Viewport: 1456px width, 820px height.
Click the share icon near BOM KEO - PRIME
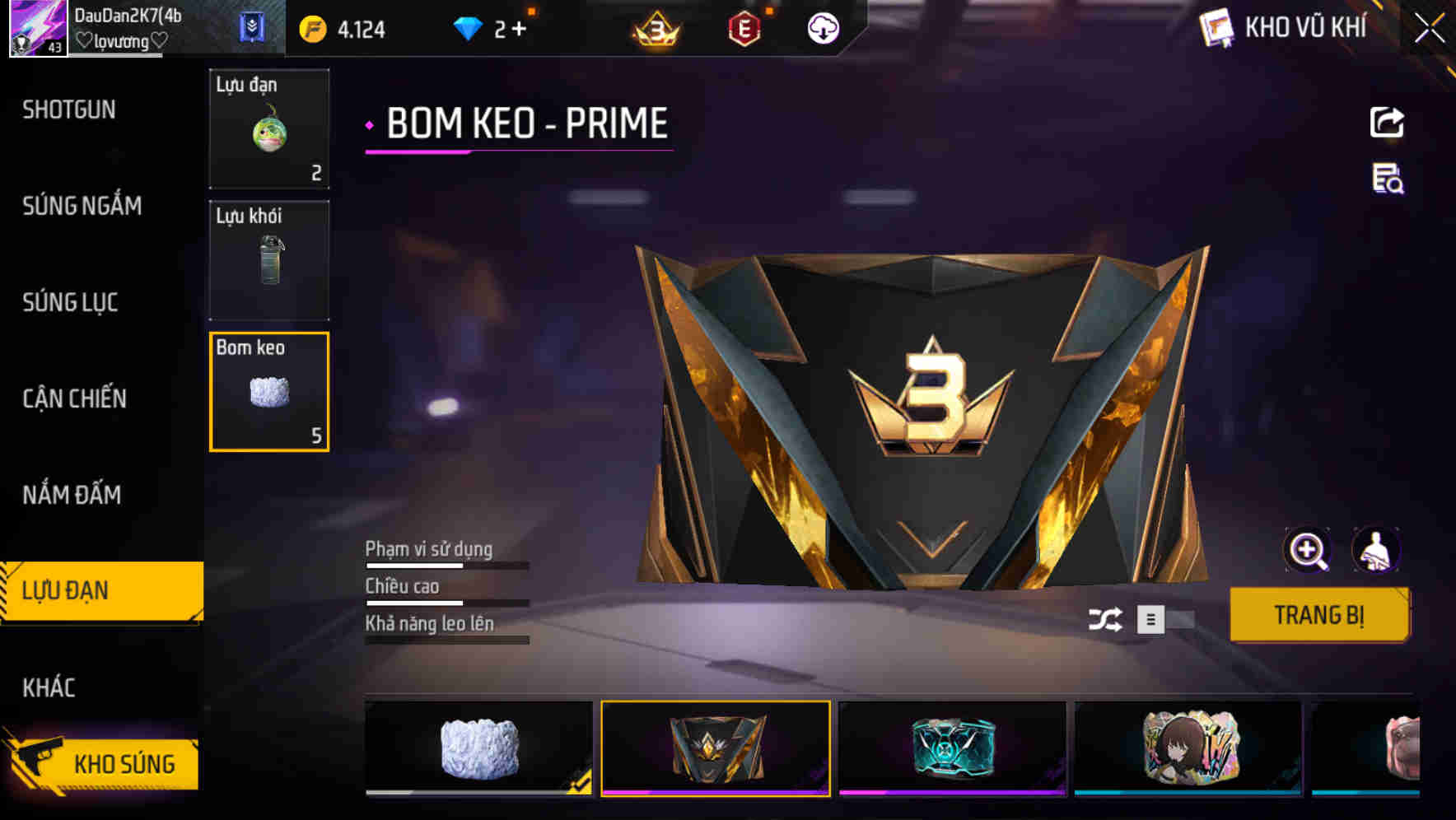tap(1388, 122)
